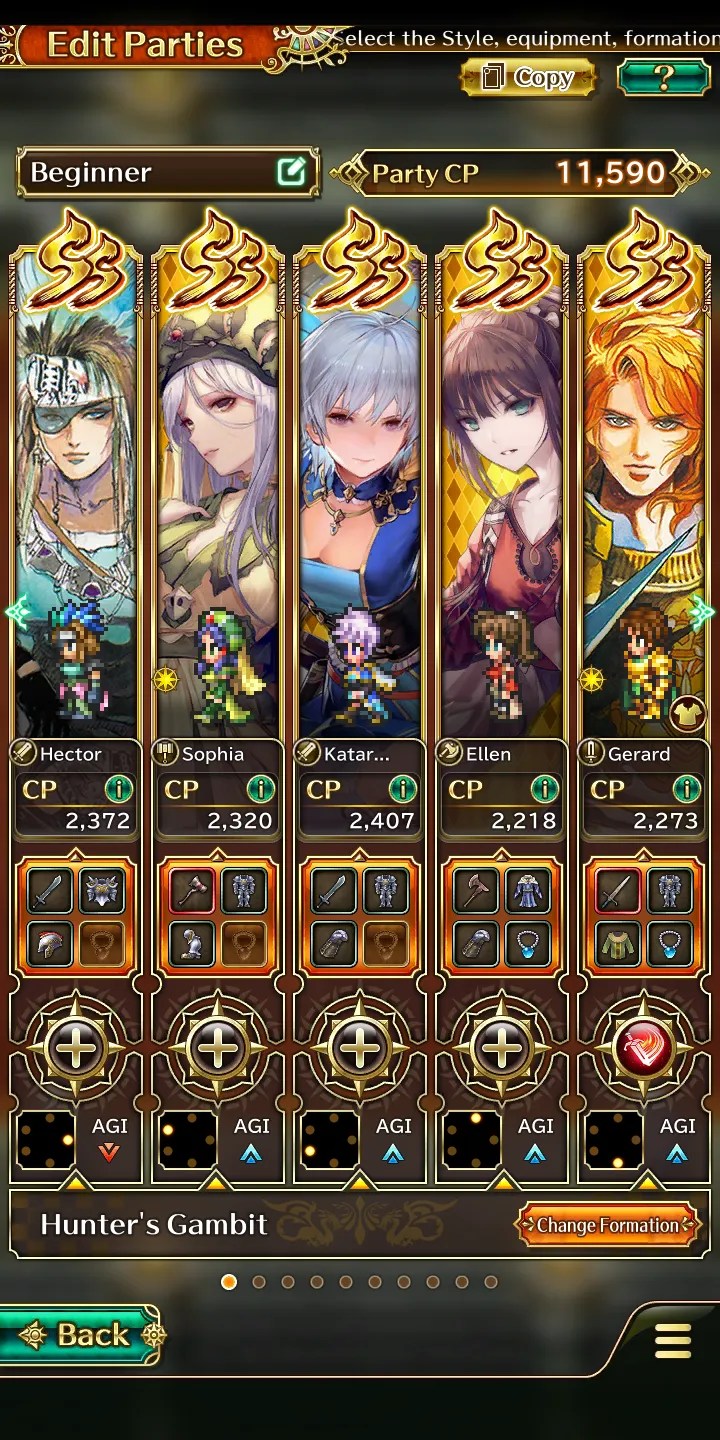The height and width of the screenshot is (1440, 720).
Task: Copy the current party setup
Action: pos(528,78)
